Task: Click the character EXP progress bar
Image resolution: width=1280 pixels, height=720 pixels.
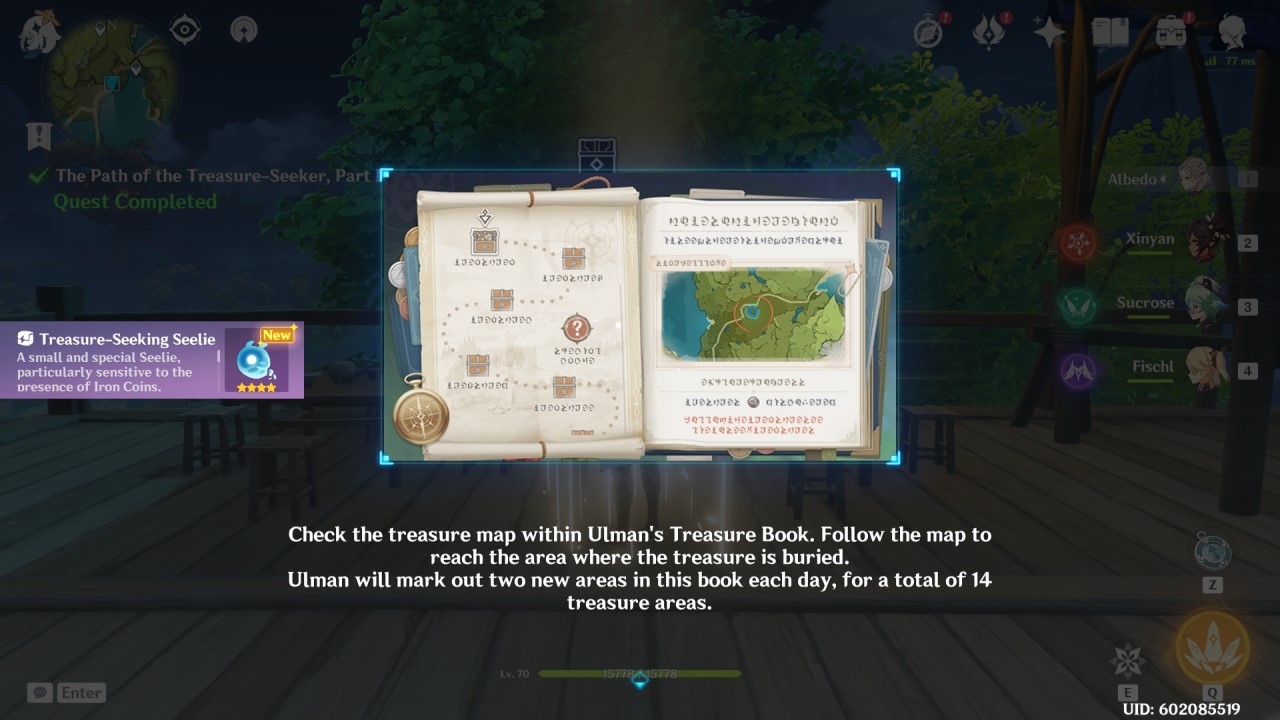Action: click(640, 674)
